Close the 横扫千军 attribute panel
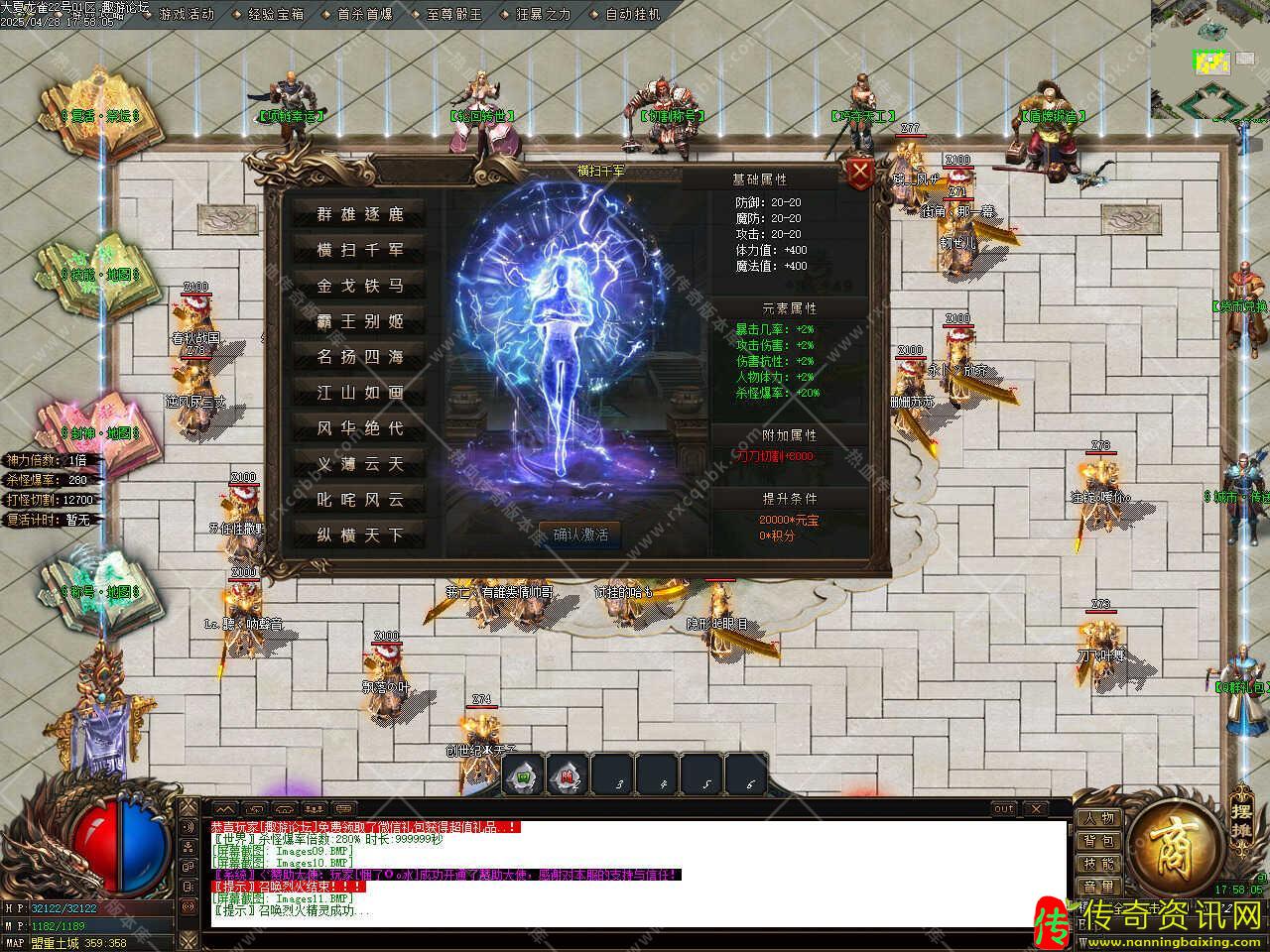The width and height of the screenshot is (1270, 952). (860, 174)
